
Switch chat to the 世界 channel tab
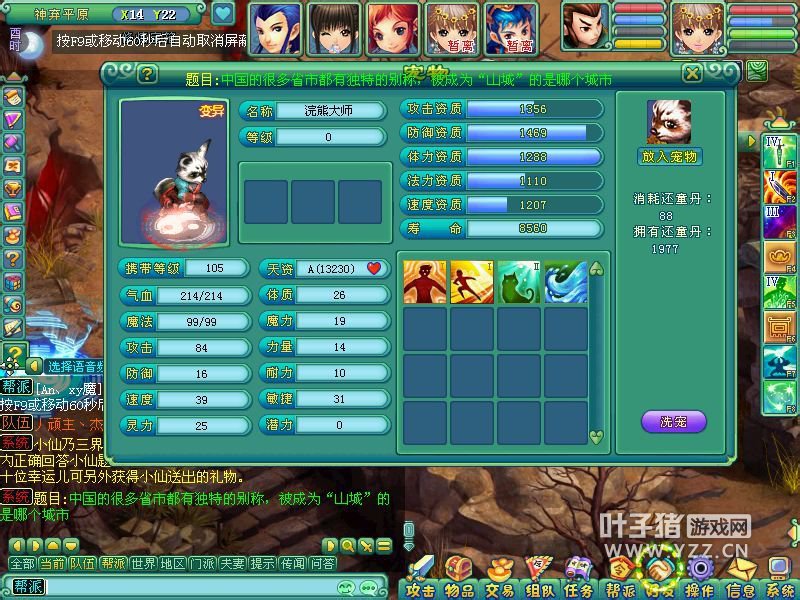[x=143, y=564]
